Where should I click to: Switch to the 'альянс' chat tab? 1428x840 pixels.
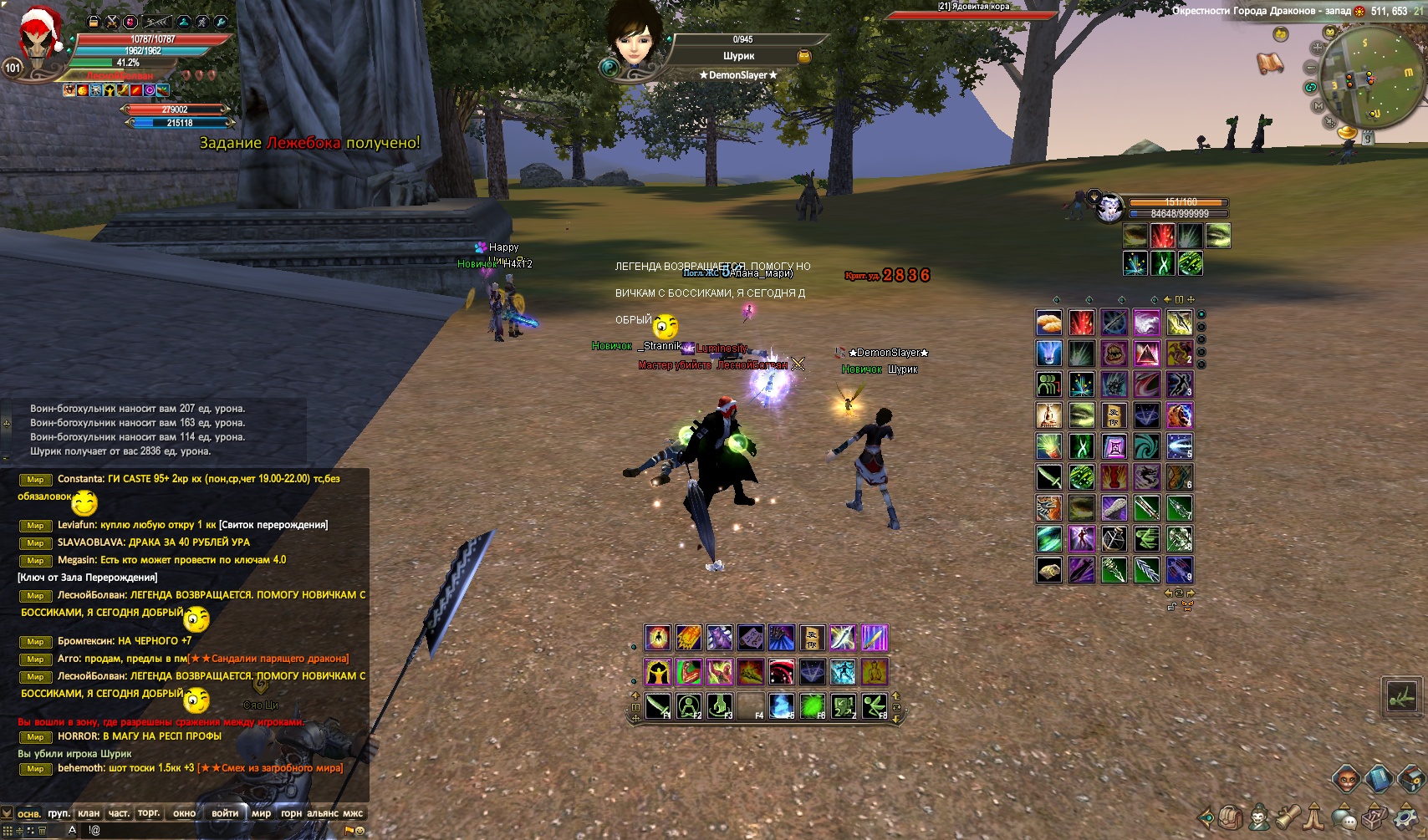323,813
